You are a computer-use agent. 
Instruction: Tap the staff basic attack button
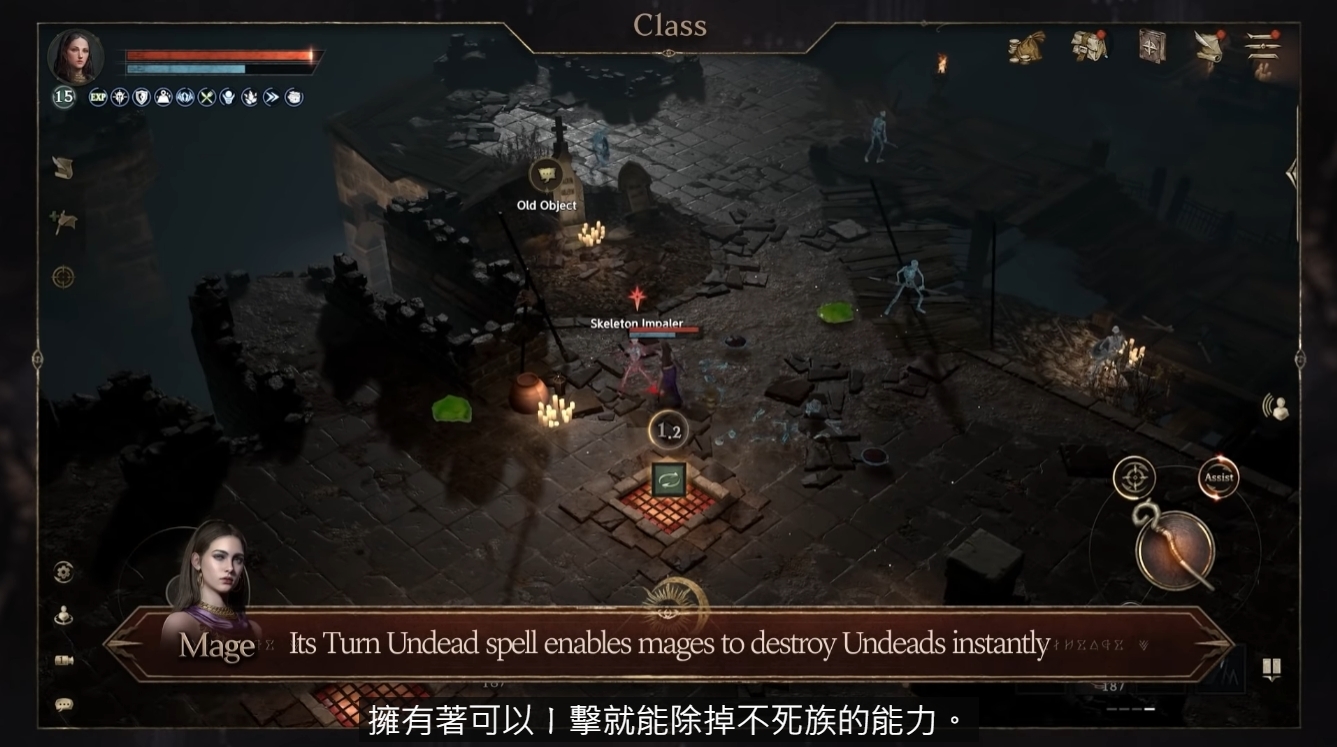pyautogui.click(x=1175, y=549)
